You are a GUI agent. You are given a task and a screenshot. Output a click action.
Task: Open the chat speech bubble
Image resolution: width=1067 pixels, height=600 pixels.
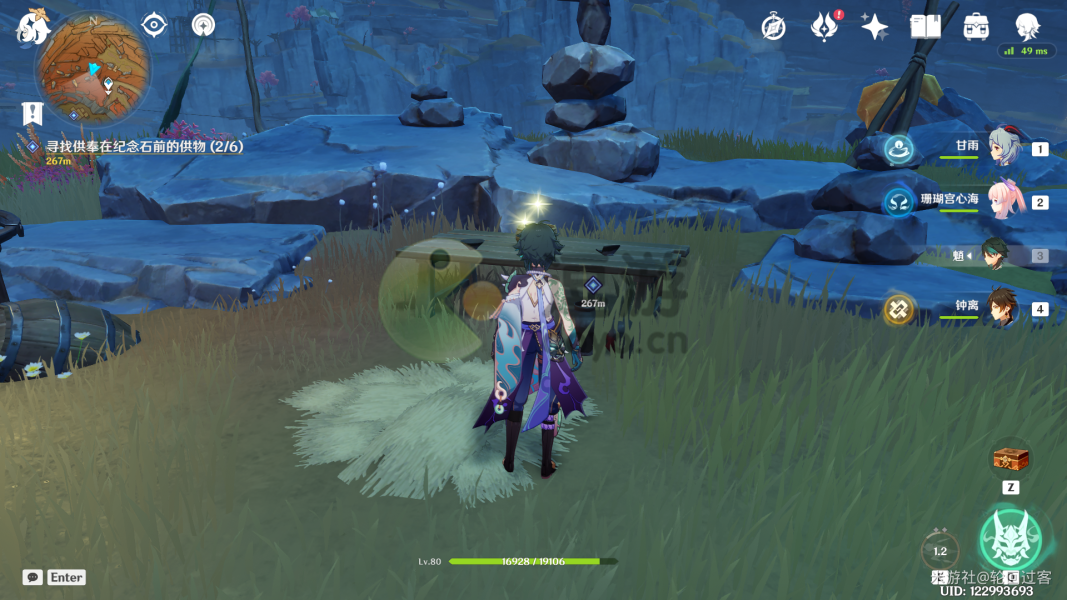click(x=33, y=577)
